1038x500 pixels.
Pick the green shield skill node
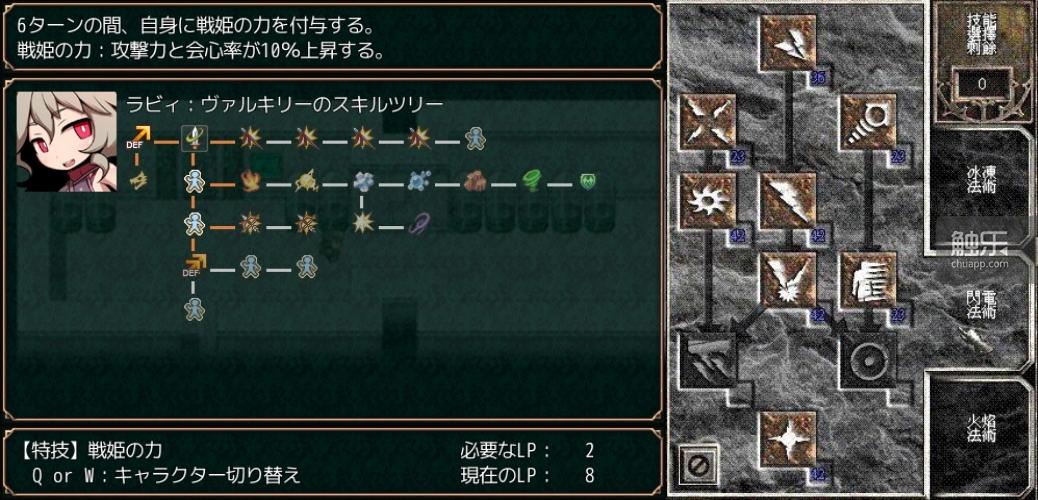[x=588, y=181]
